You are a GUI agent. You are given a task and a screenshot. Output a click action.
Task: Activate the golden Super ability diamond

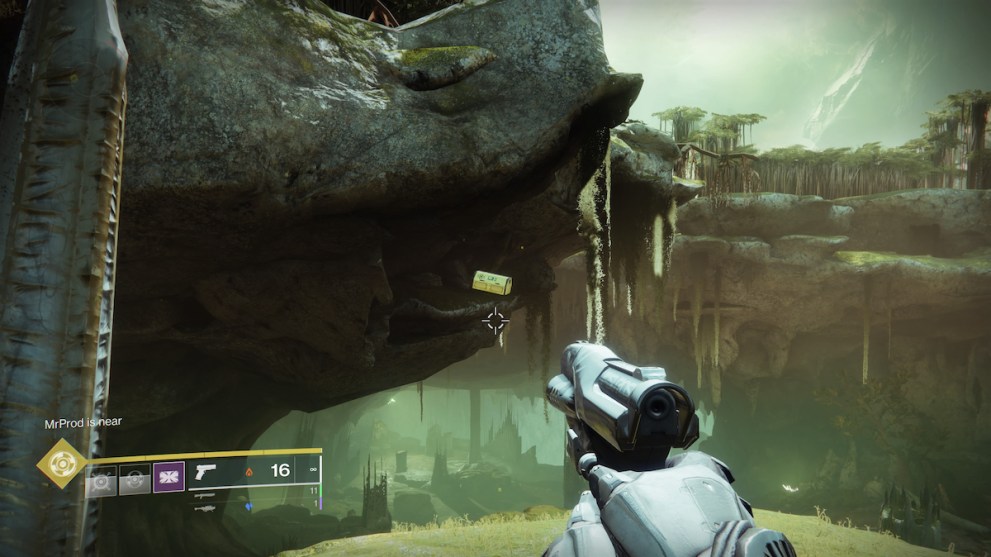coord(61,463)
